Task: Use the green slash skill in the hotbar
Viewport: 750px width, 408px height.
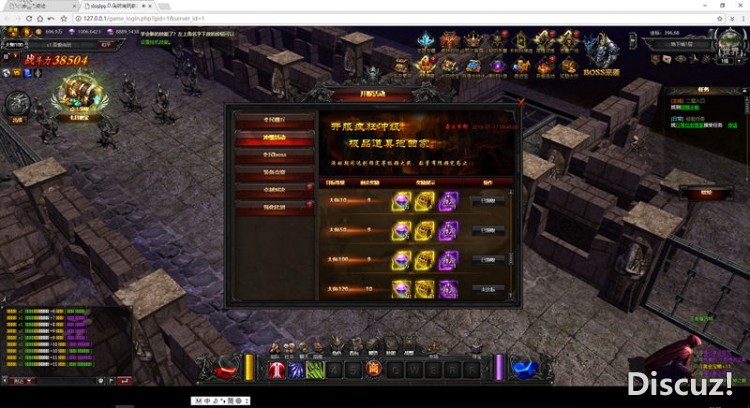Action: pyautogui.click(x=314, y=369)
